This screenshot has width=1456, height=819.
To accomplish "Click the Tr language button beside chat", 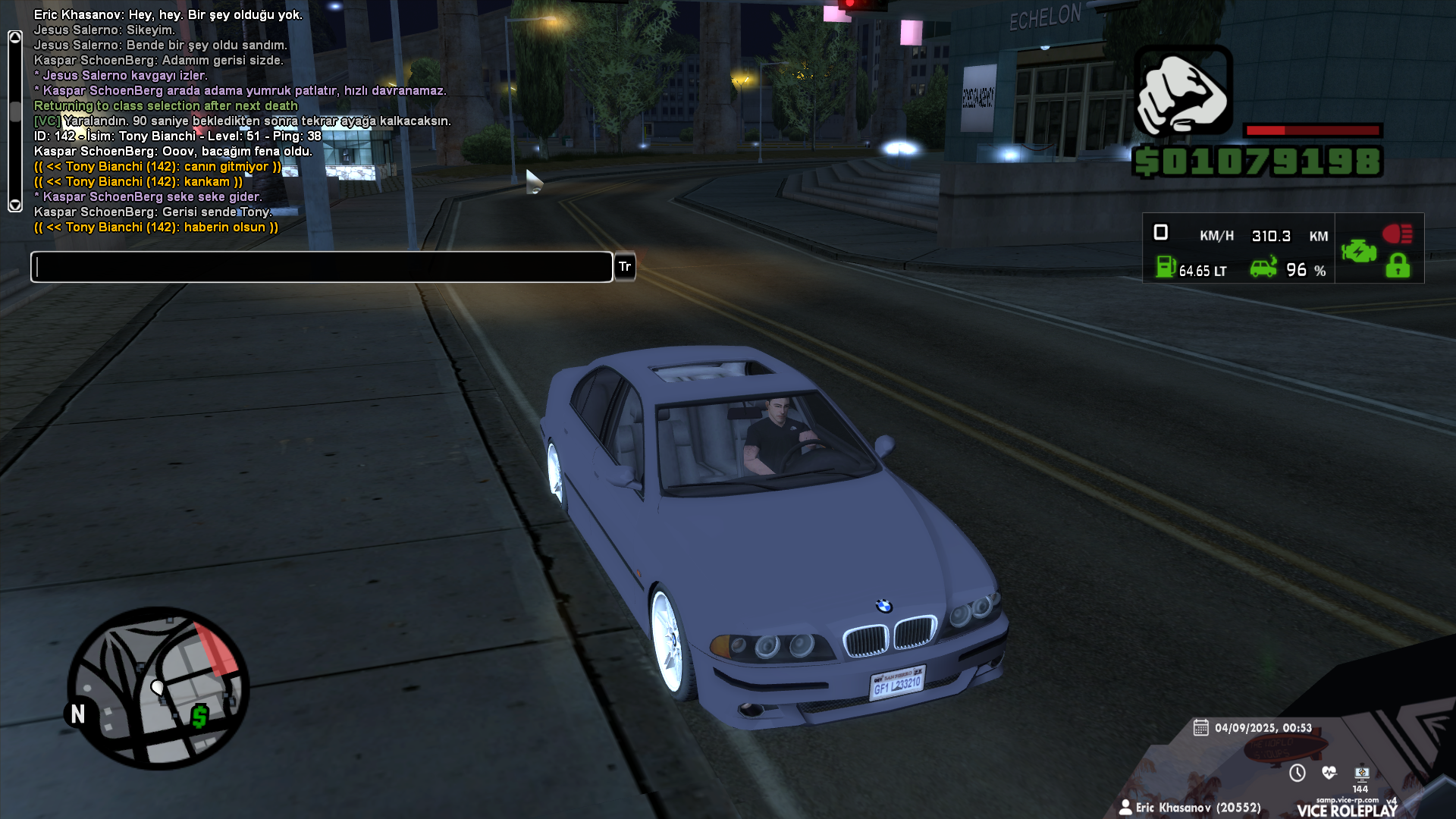I will [x=625, y=267].
